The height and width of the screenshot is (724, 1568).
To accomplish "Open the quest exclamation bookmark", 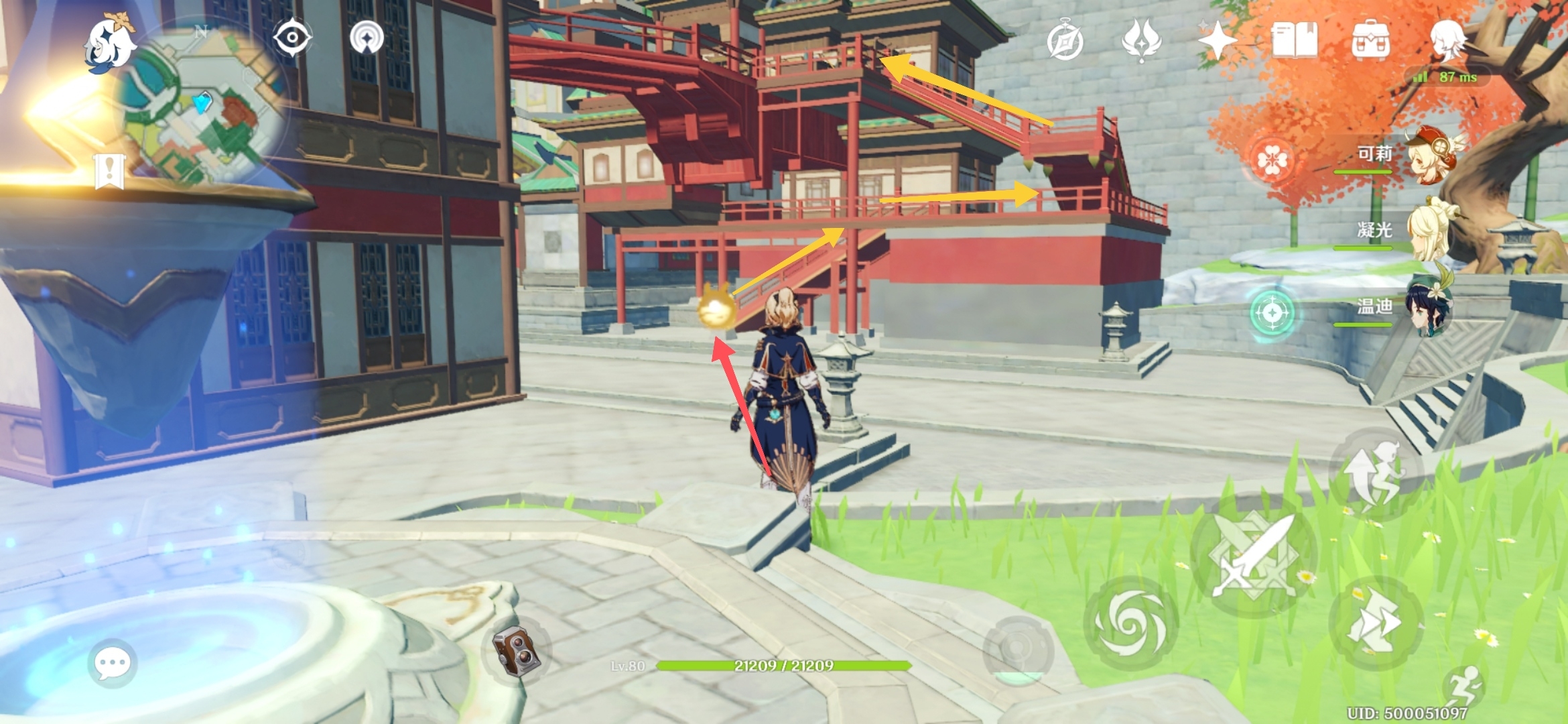I will pyautogui.click(x=109, y=170).
